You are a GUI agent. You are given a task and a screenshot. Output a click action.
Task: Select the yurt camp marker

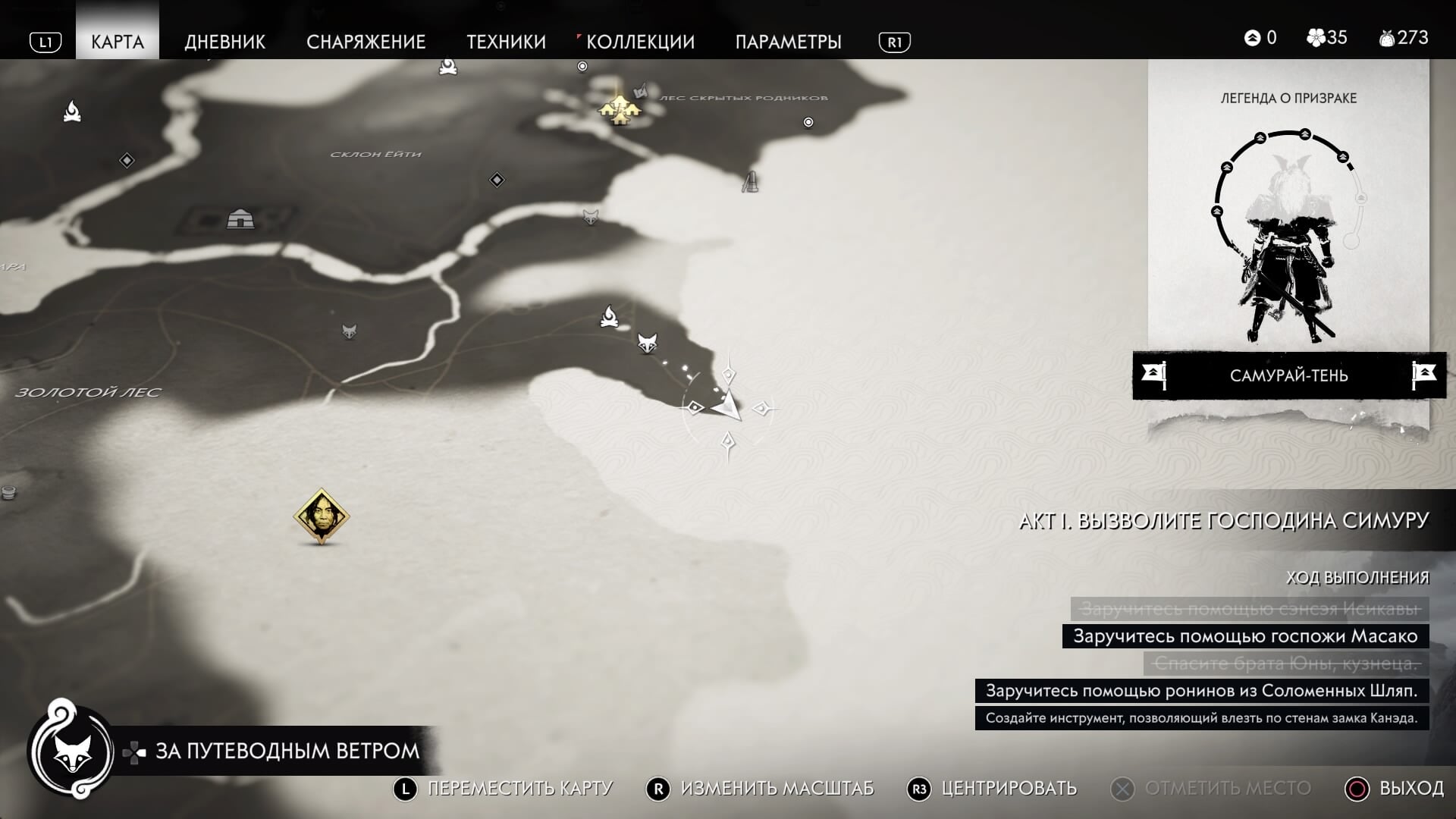[x=240, y=219]
